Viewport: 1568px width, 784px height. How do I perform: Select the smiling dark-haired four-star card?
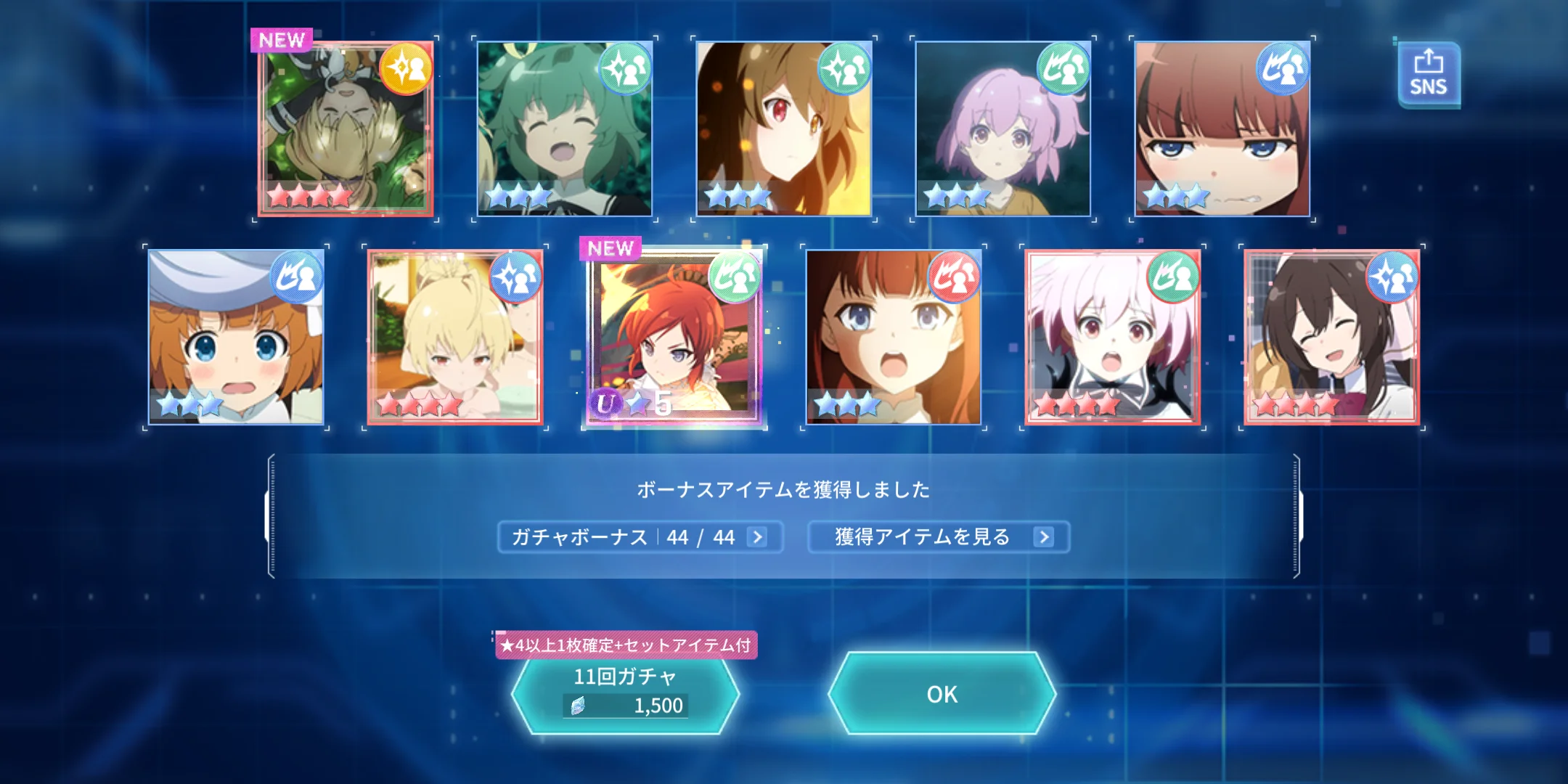coord(1332,338)
